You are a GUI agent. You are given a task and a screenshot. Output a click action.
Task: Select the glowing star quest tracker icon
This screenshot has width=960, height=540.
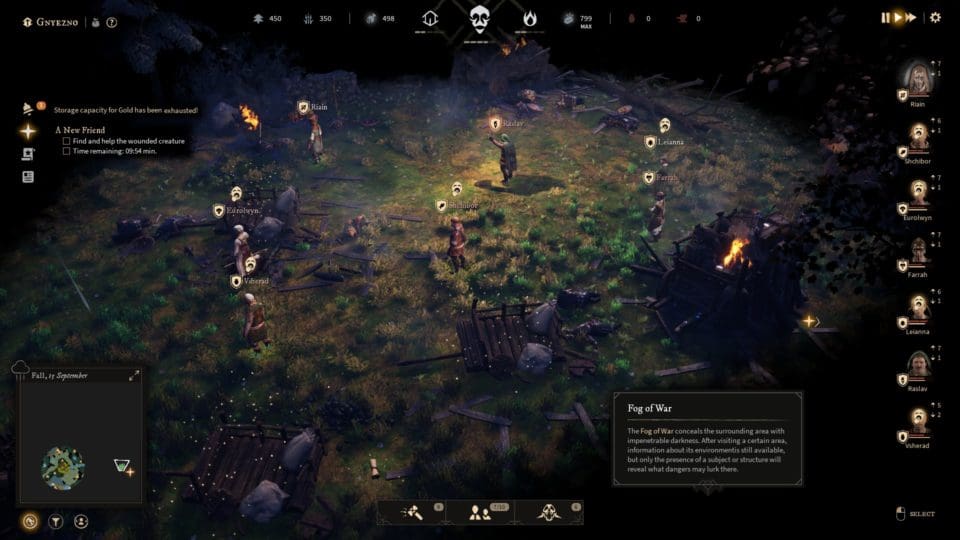28,131
